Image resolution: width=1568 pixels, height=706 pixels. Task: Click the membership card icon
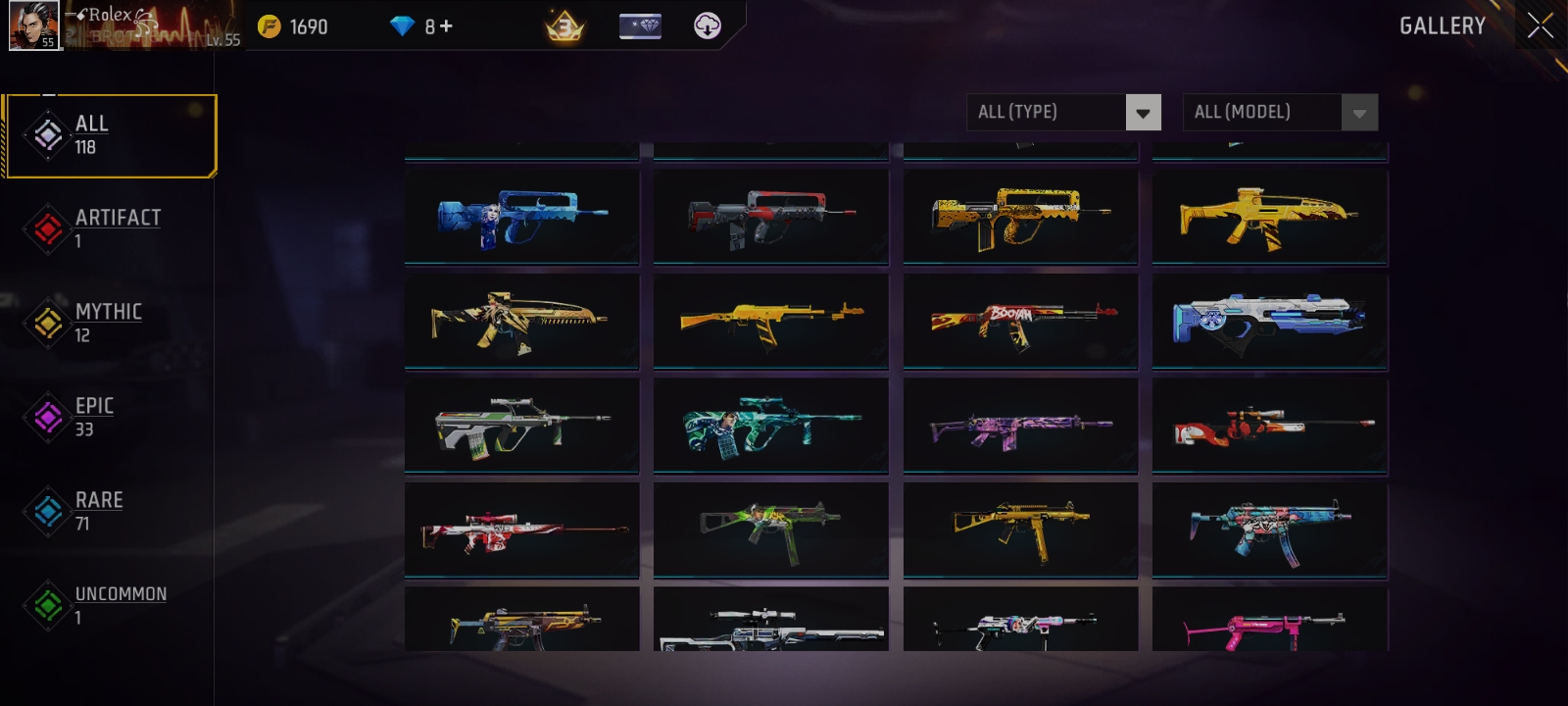click(x=641, y=25)
